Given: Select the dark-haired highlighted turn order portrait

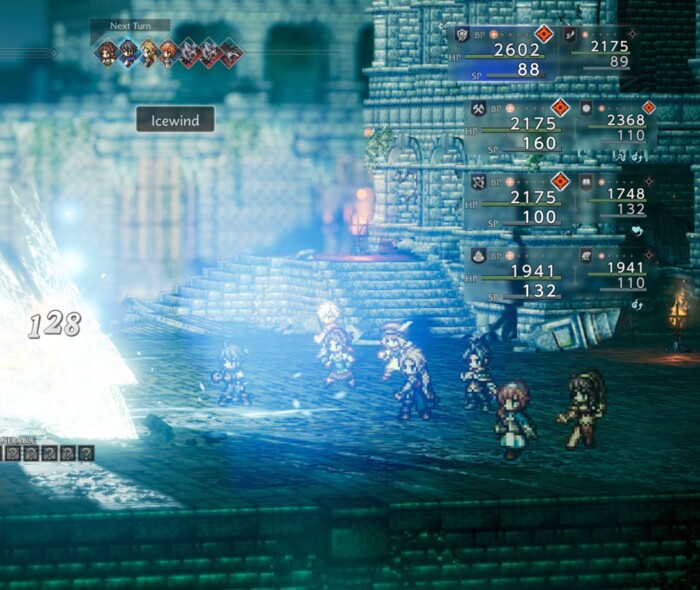Looking at the screenshot, I should 128,53.
